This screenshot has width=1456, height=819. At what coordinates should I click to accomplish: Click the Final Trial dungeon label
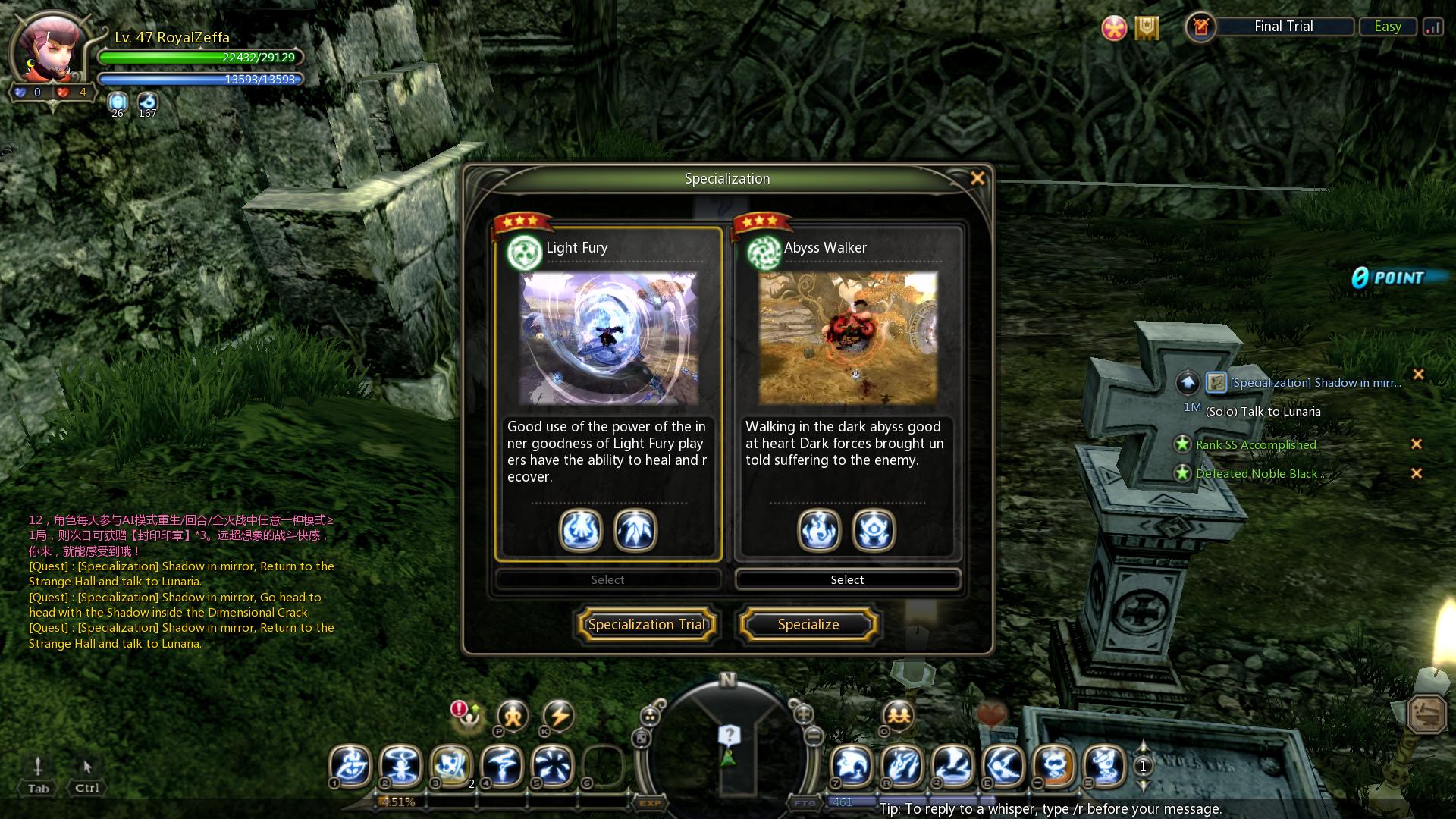(1283, 27)
